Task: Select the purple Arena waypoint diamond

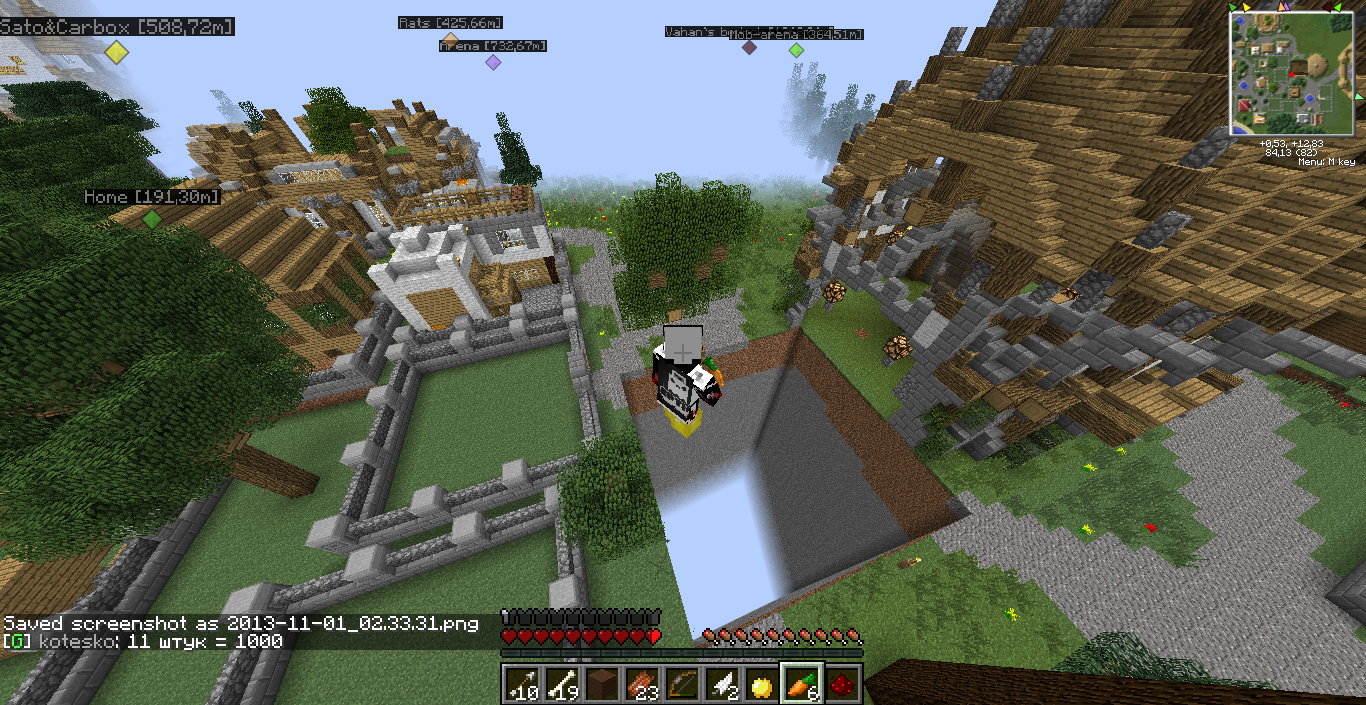Action: point(493,62)
